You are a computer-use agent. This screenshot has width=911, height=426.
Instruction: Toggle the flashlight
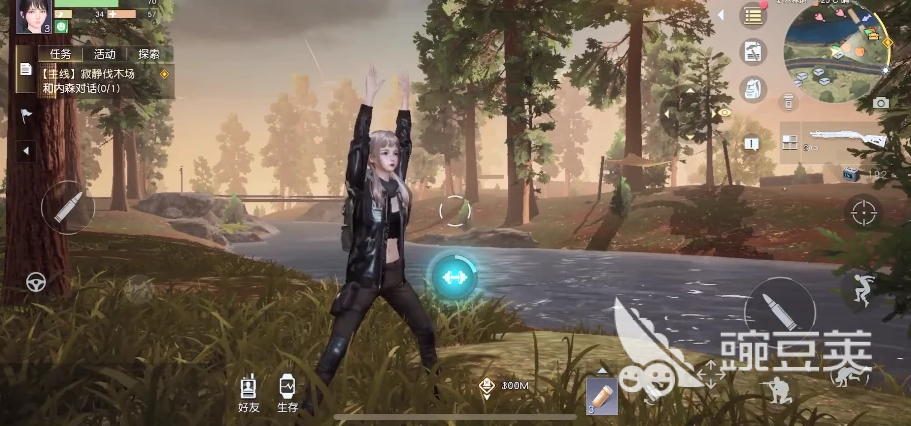pyautogui.click(x=788, y=102)
